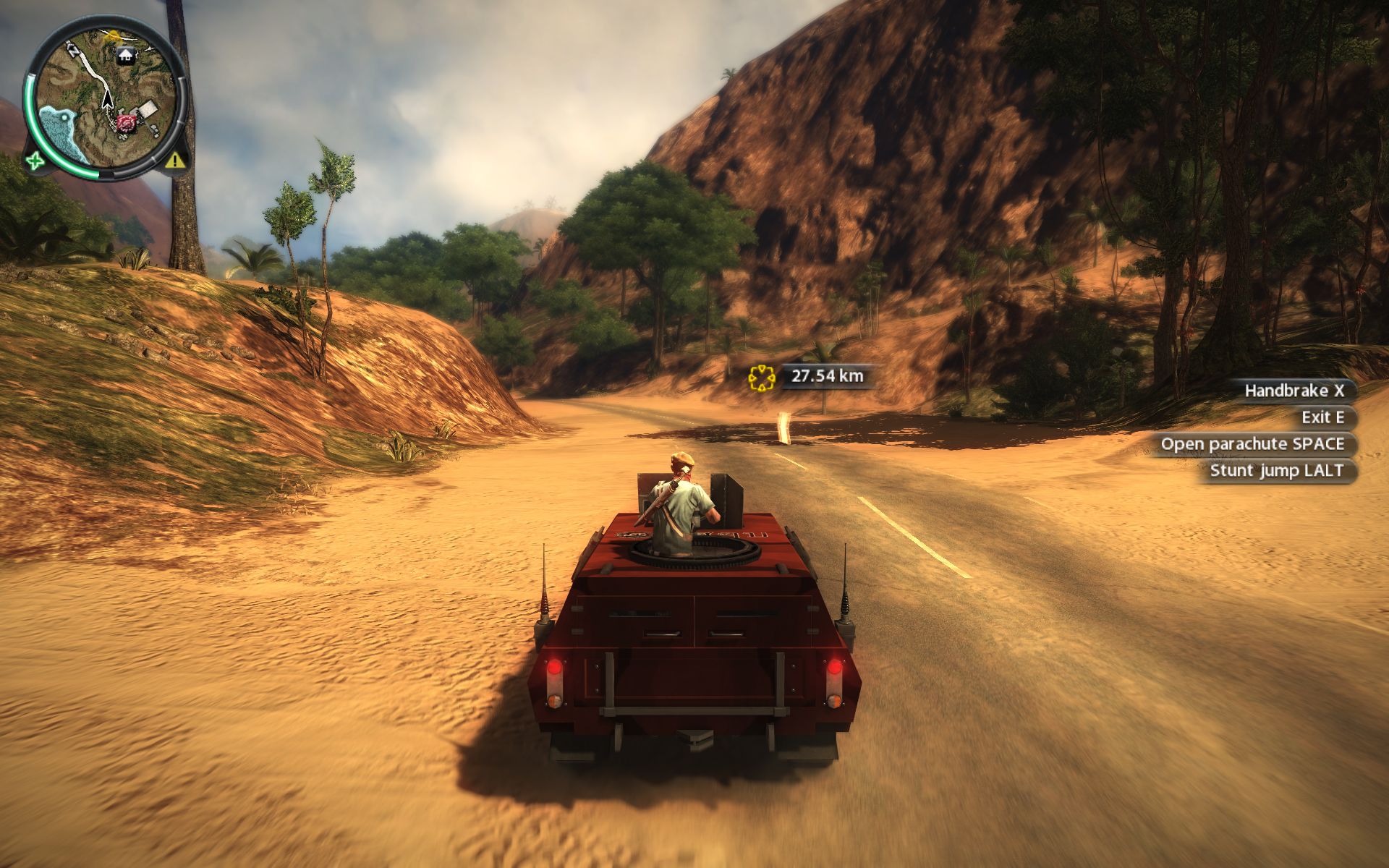This screenshot has width=1389, height=868.
Task: Click the yellow warning triangle icon
Action: (x=174, y=160)
